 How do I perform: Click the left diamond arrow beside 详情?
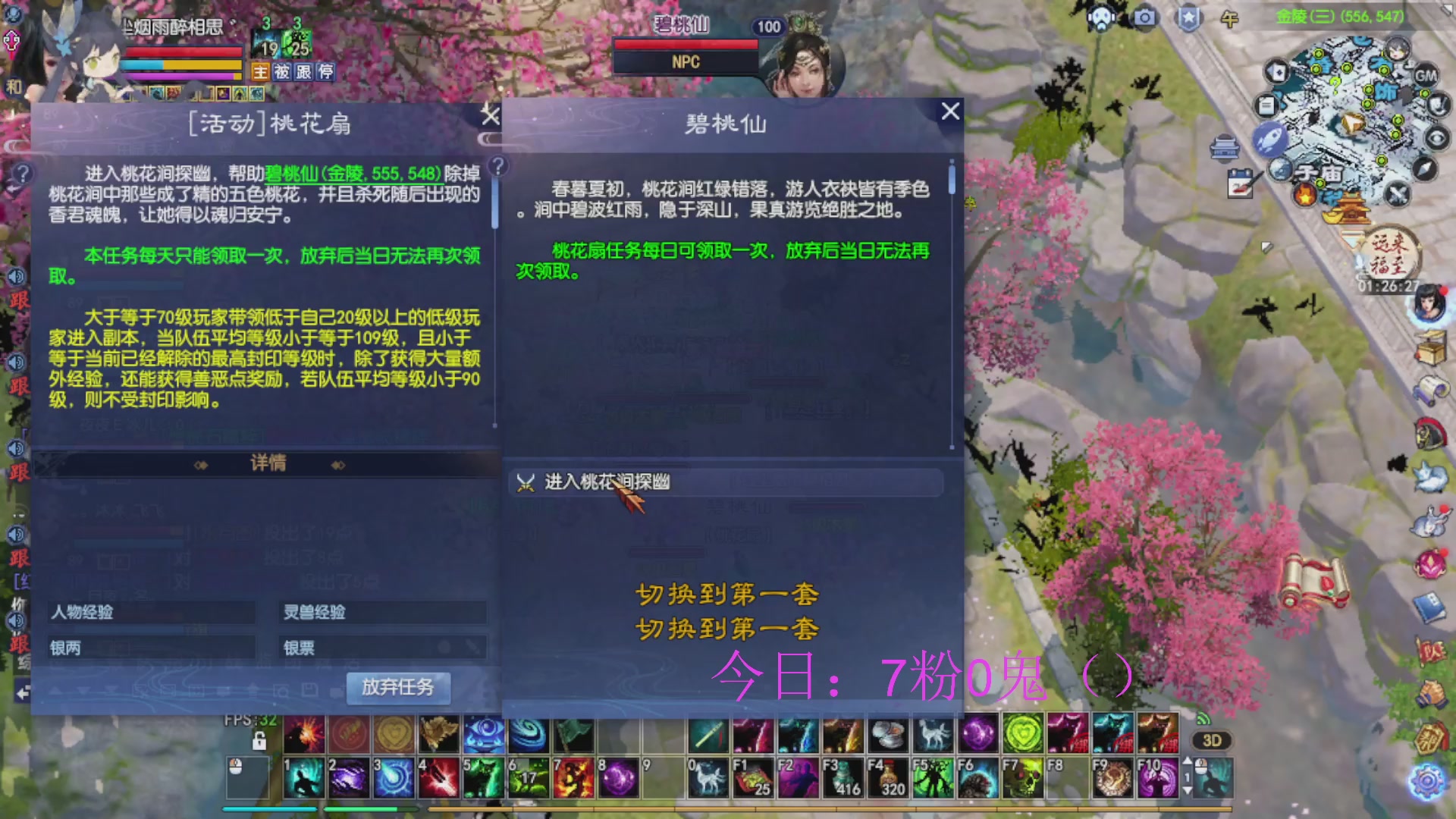coord(201,464)
